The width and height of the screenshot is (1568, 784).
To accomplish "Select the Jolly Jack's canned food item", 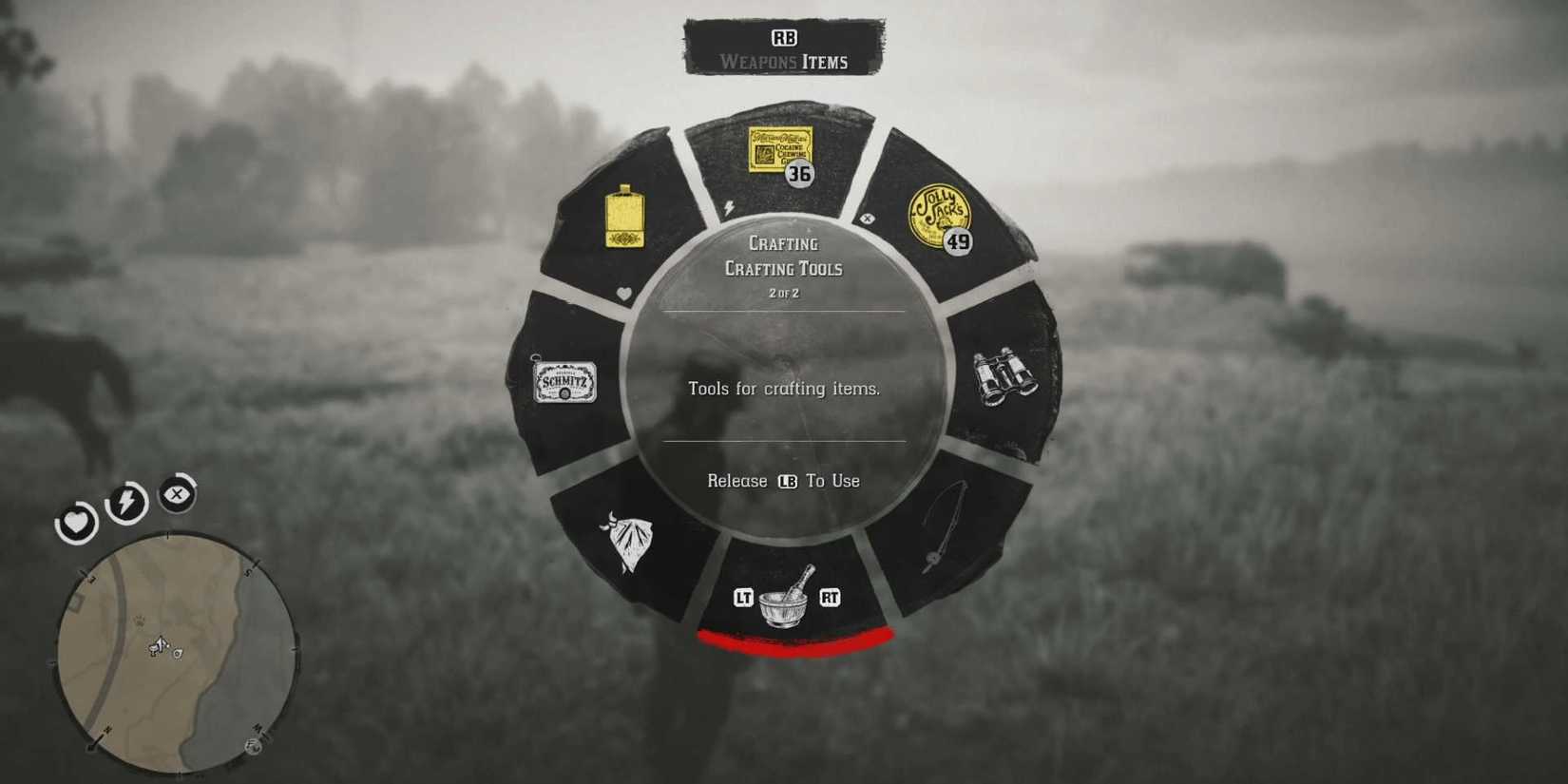I will [937, 215].
